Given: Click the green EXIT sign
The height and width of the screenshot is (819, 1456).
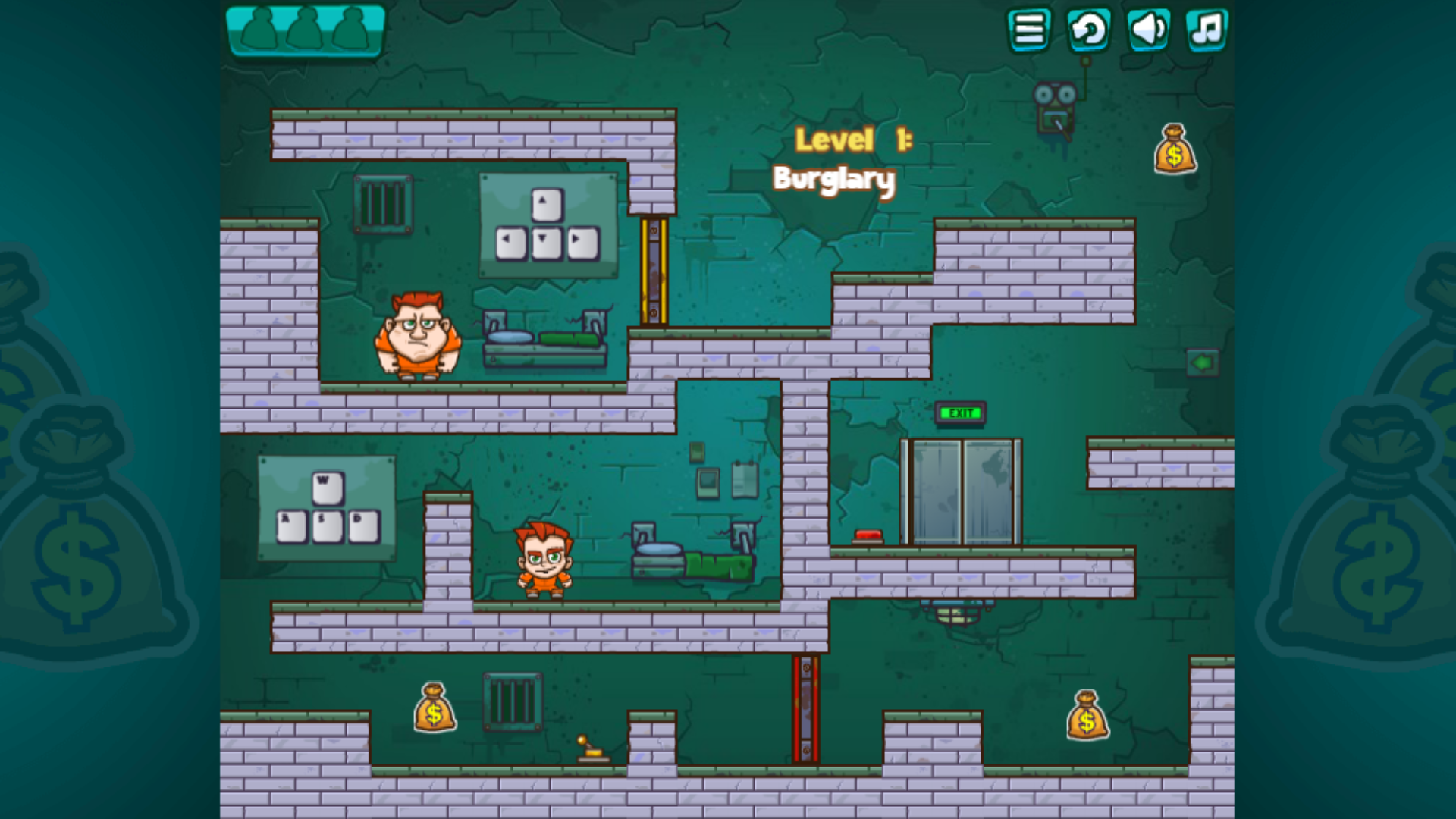Looking at the screenshot, I should click(959, 414).
